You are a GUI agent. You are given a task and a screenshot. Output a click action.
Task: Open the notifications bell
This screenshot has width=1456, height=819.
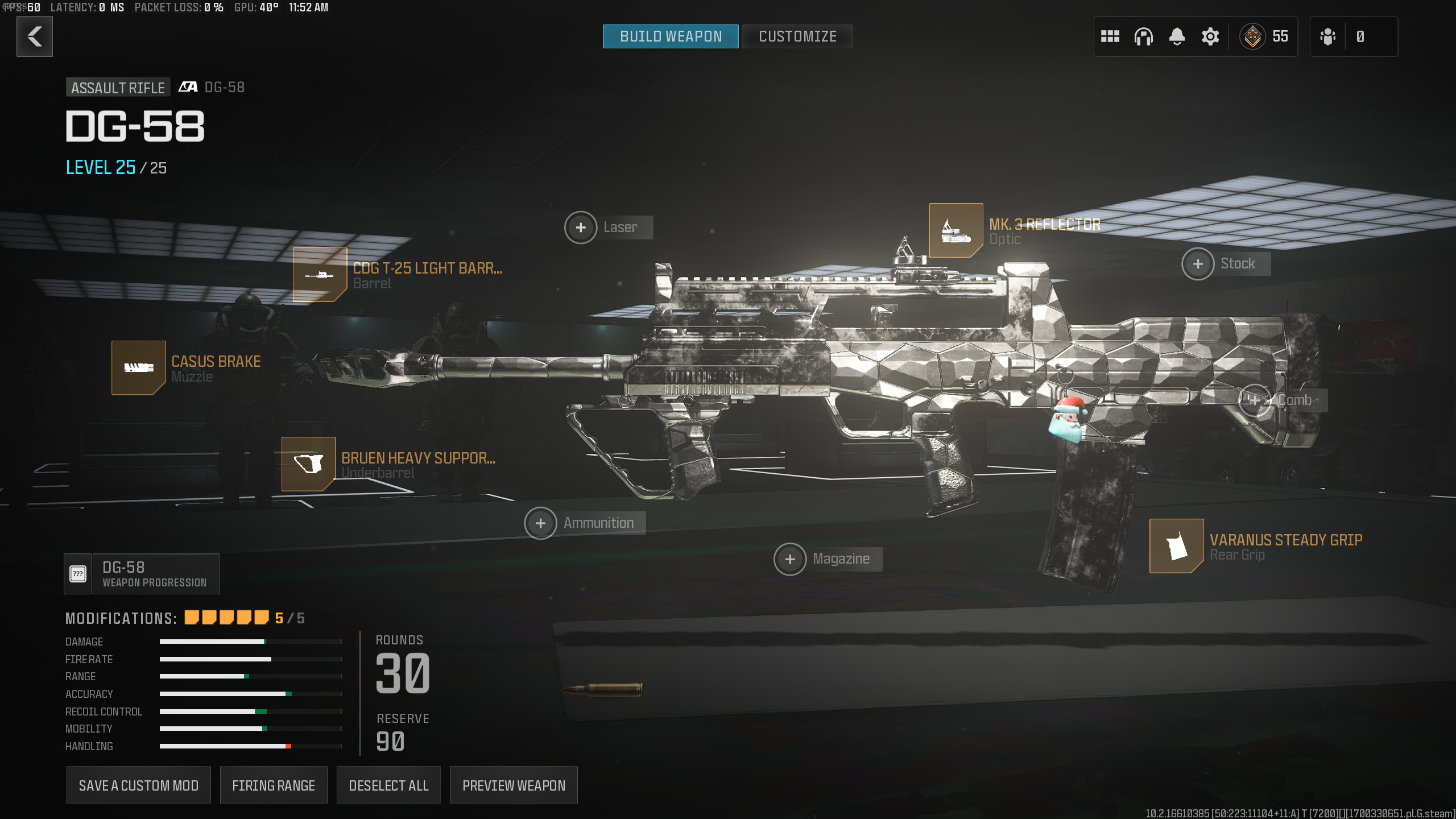(1177, 36)
